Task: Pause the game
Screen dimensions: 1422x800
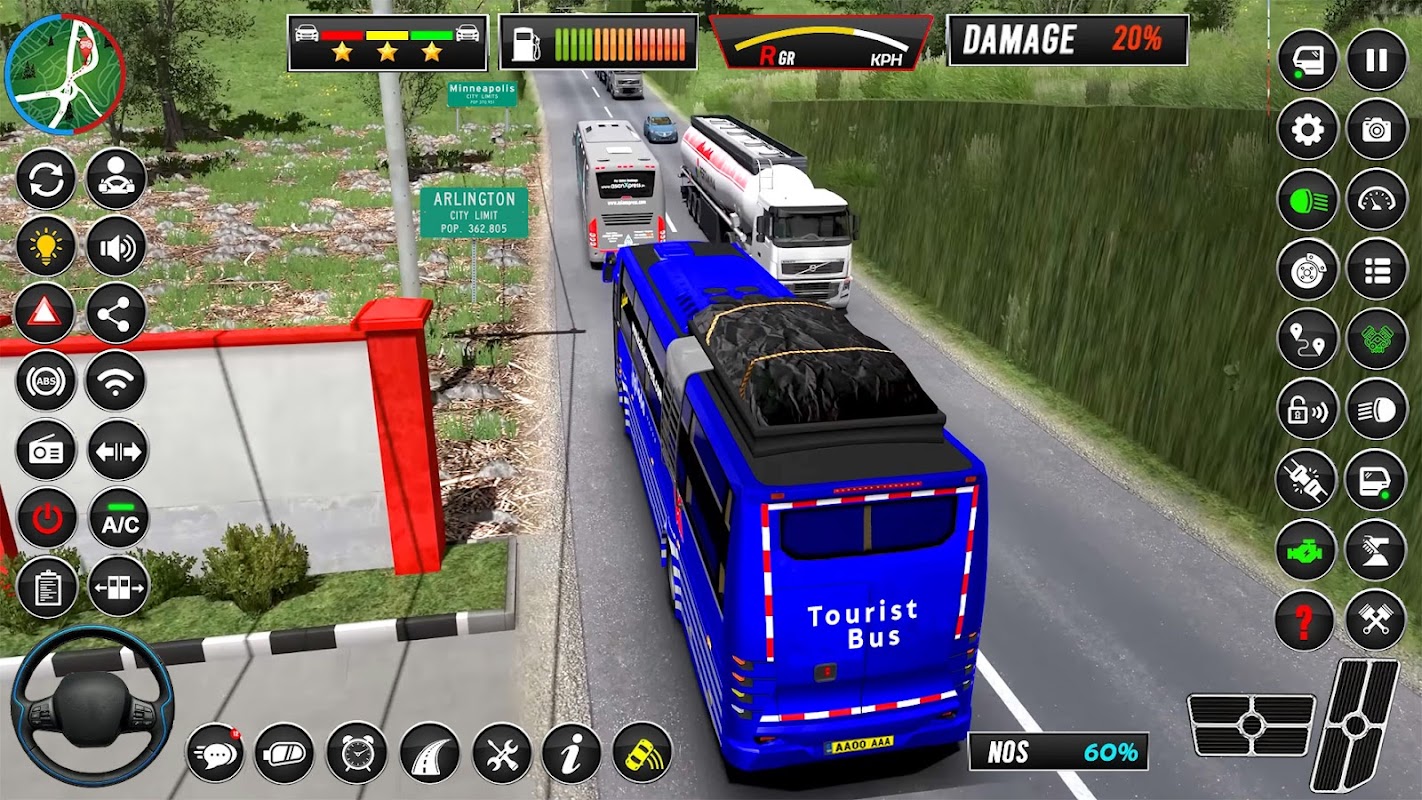Action: (1376, 60)
